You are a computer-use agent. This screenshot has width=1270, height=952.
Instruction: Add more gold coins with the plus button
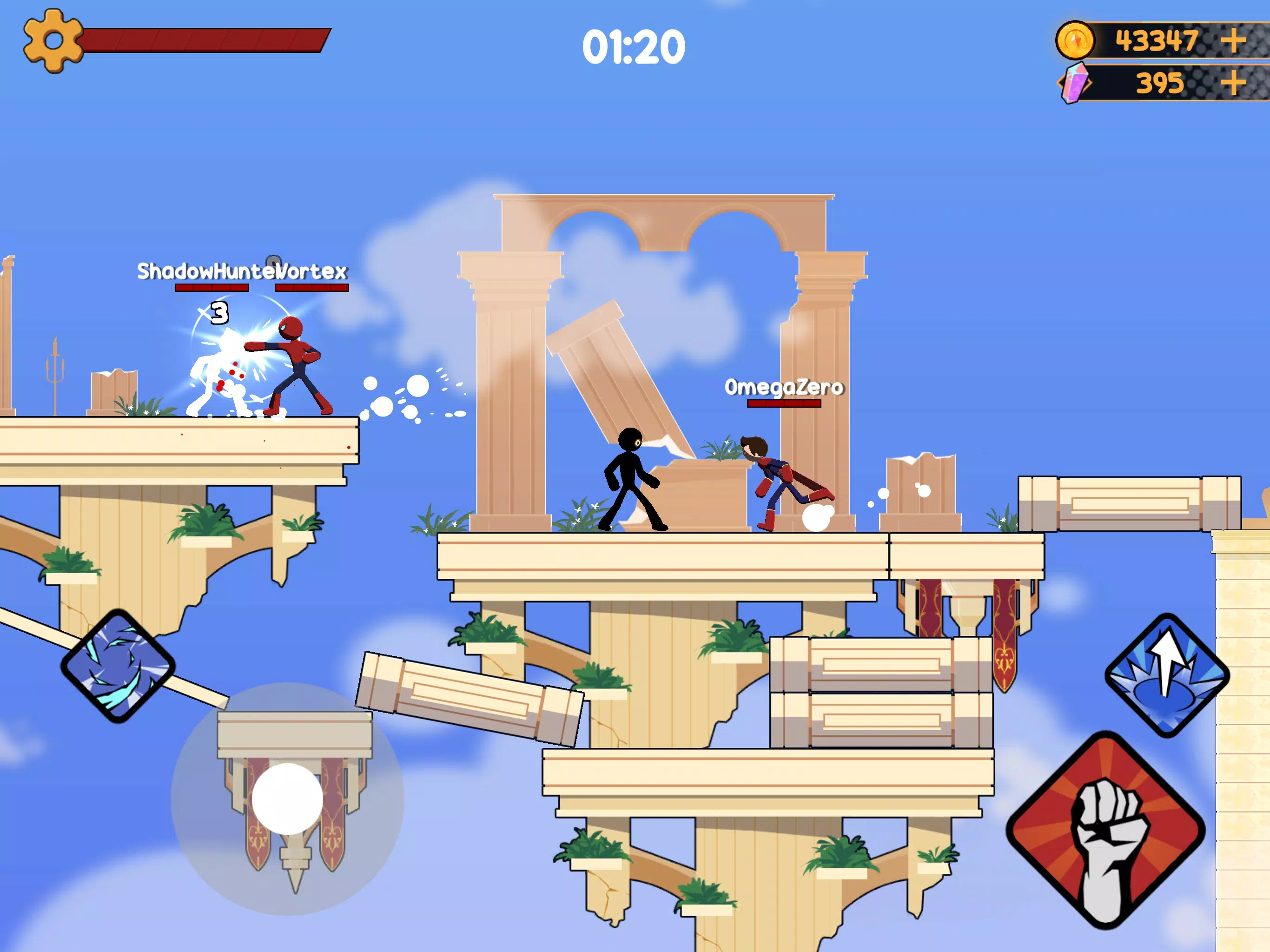point(1233,41)
